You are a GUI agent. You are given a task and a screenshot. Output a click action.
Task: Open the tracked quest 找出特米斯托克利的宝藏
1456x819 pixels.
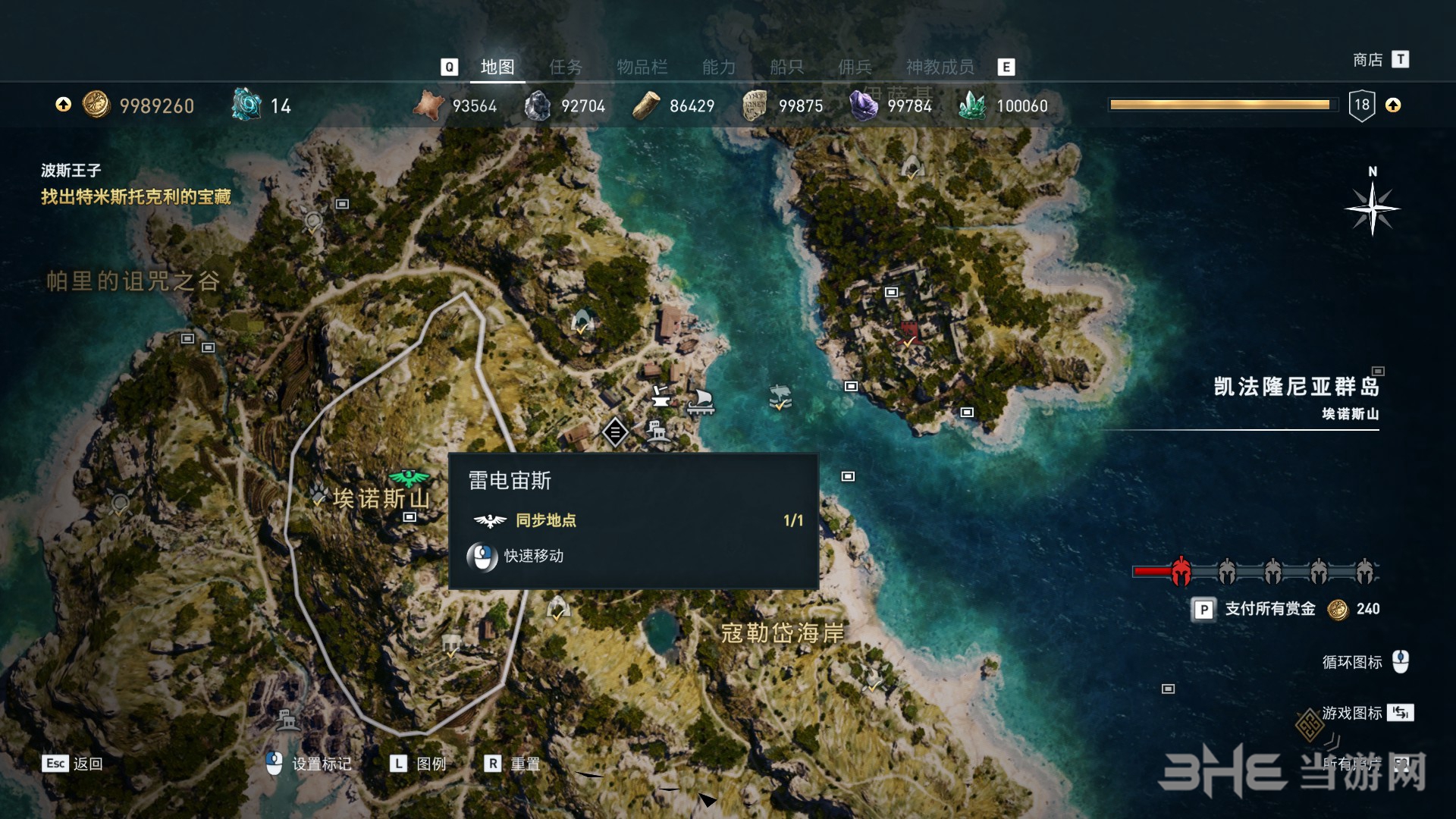pos(136,197)
